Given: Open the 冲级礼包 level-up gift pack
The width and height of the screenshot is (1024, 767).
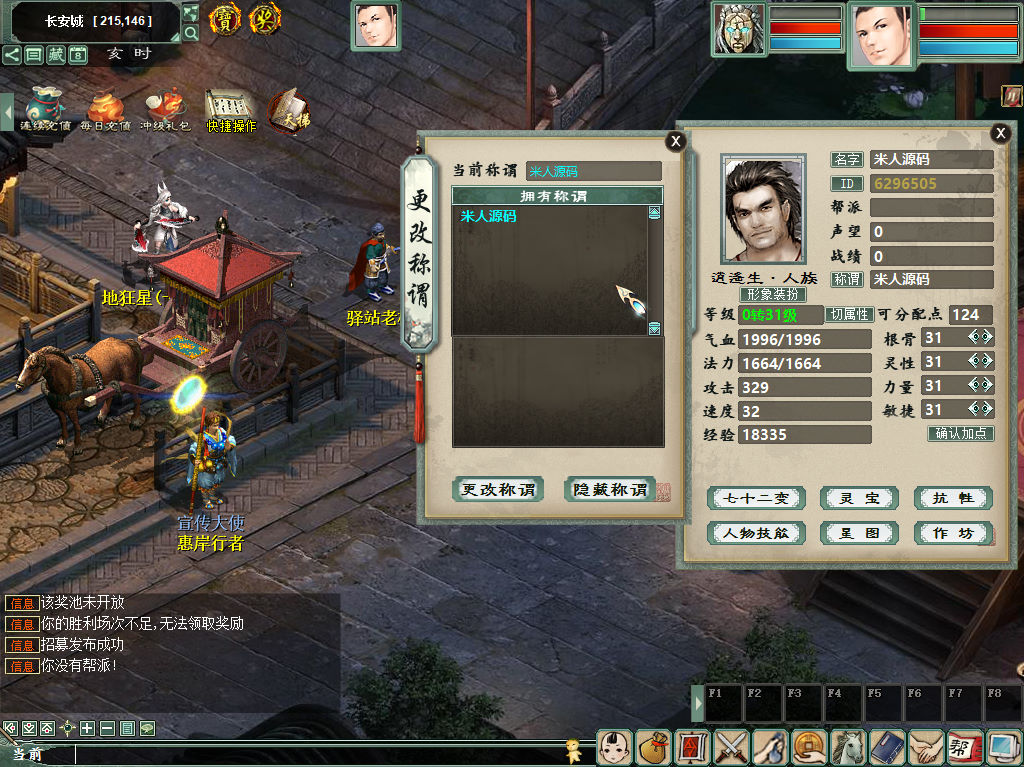Looking at the screenshot, I should [x=165, y=110].
